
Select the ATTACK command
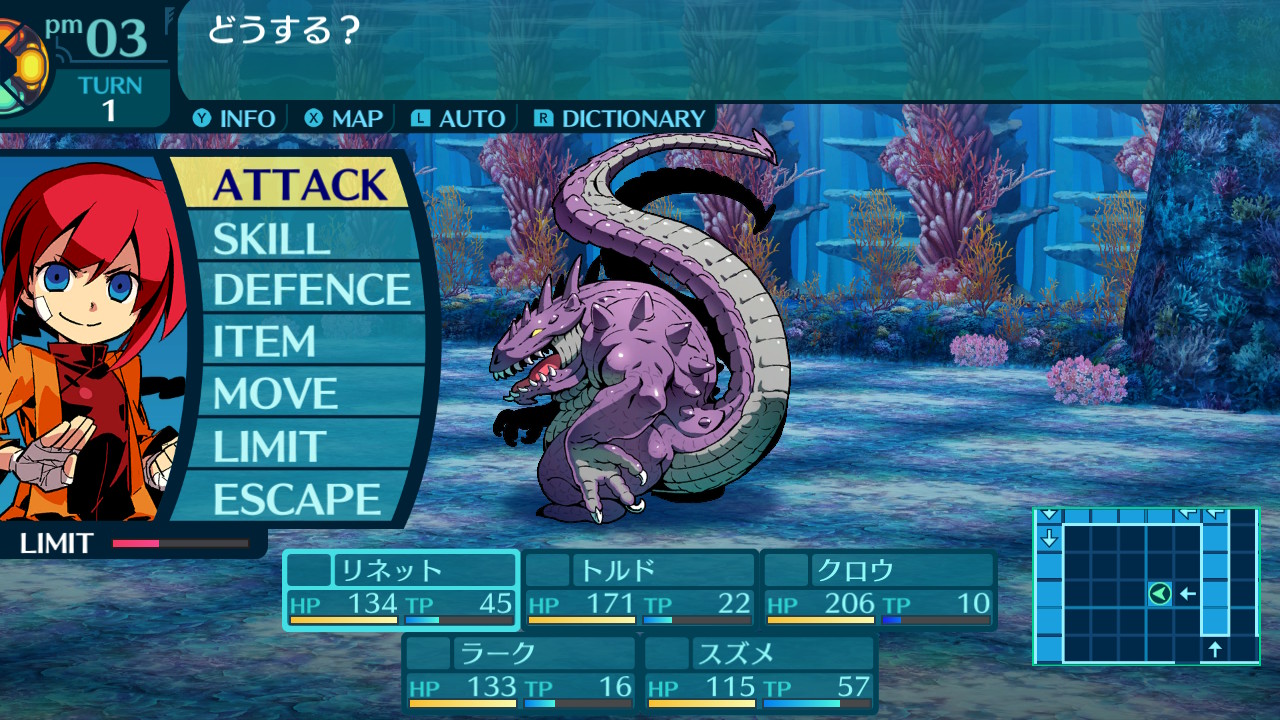pyautogui.click(x=298, y=185)
